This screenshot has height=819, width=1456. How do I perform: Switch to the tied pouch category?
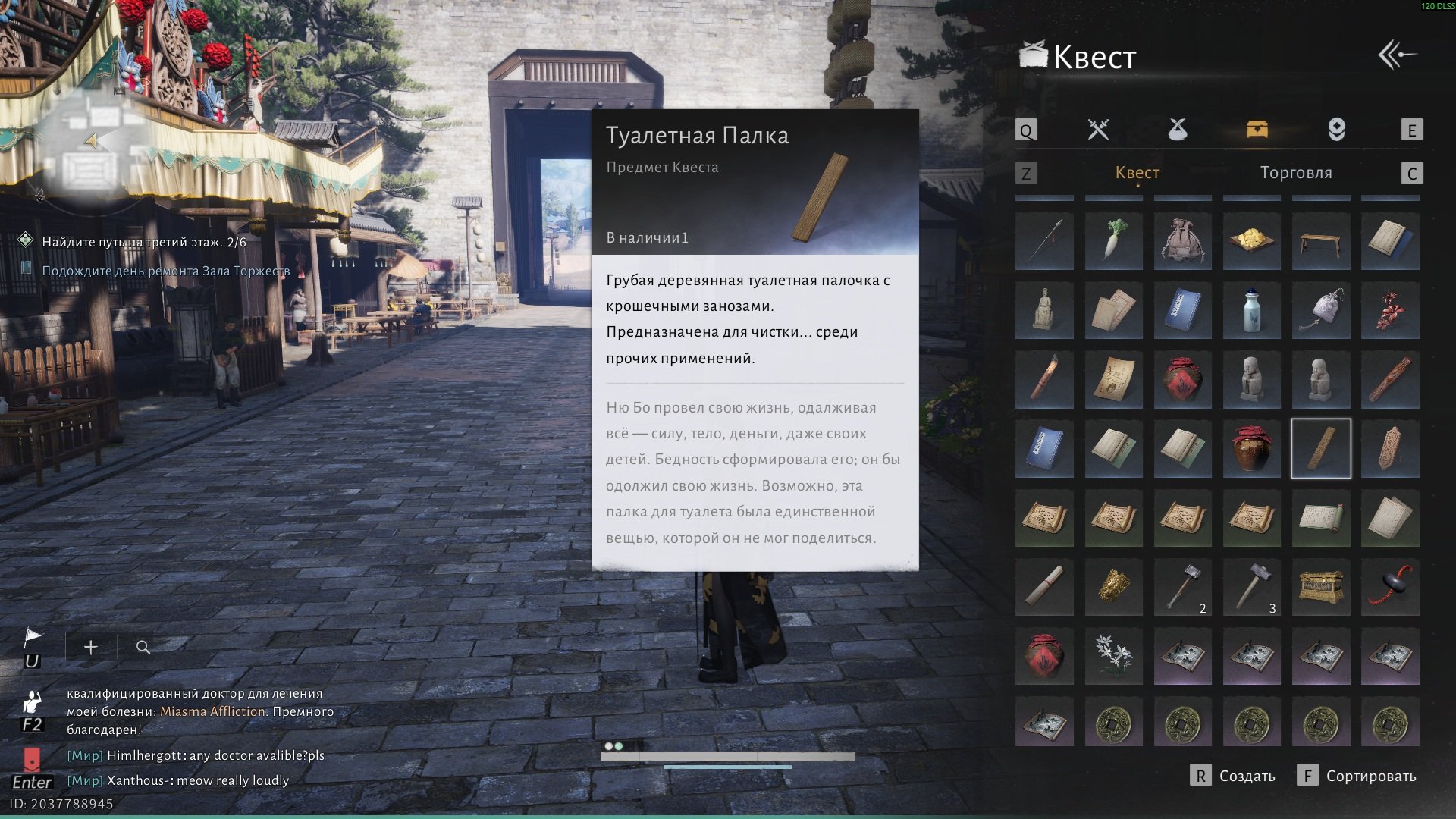click(x=1177, y=130)
